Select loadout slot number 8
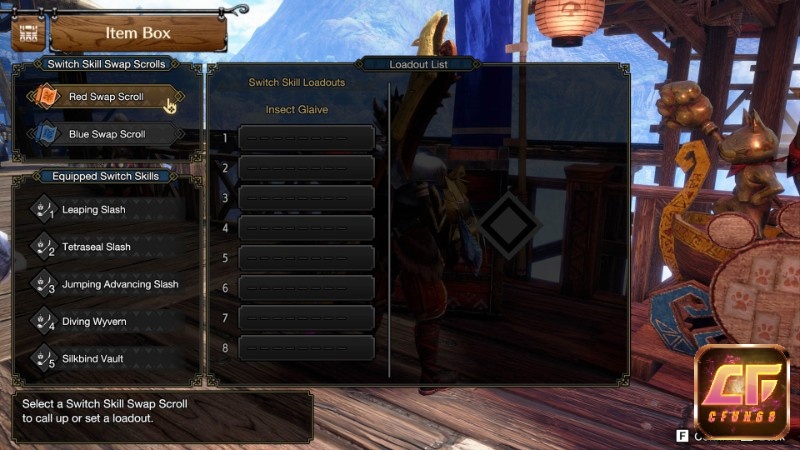The height and width of the screenshot is (450, 800). [x=306, y=348]
